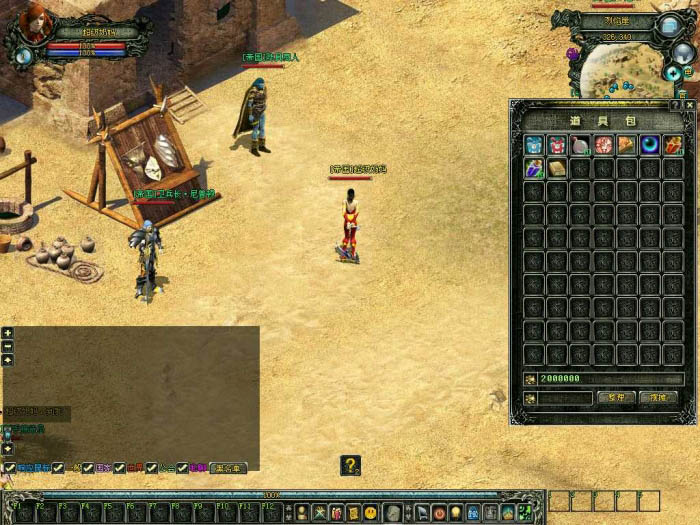Click the plus button above chat window

point(8,333)
